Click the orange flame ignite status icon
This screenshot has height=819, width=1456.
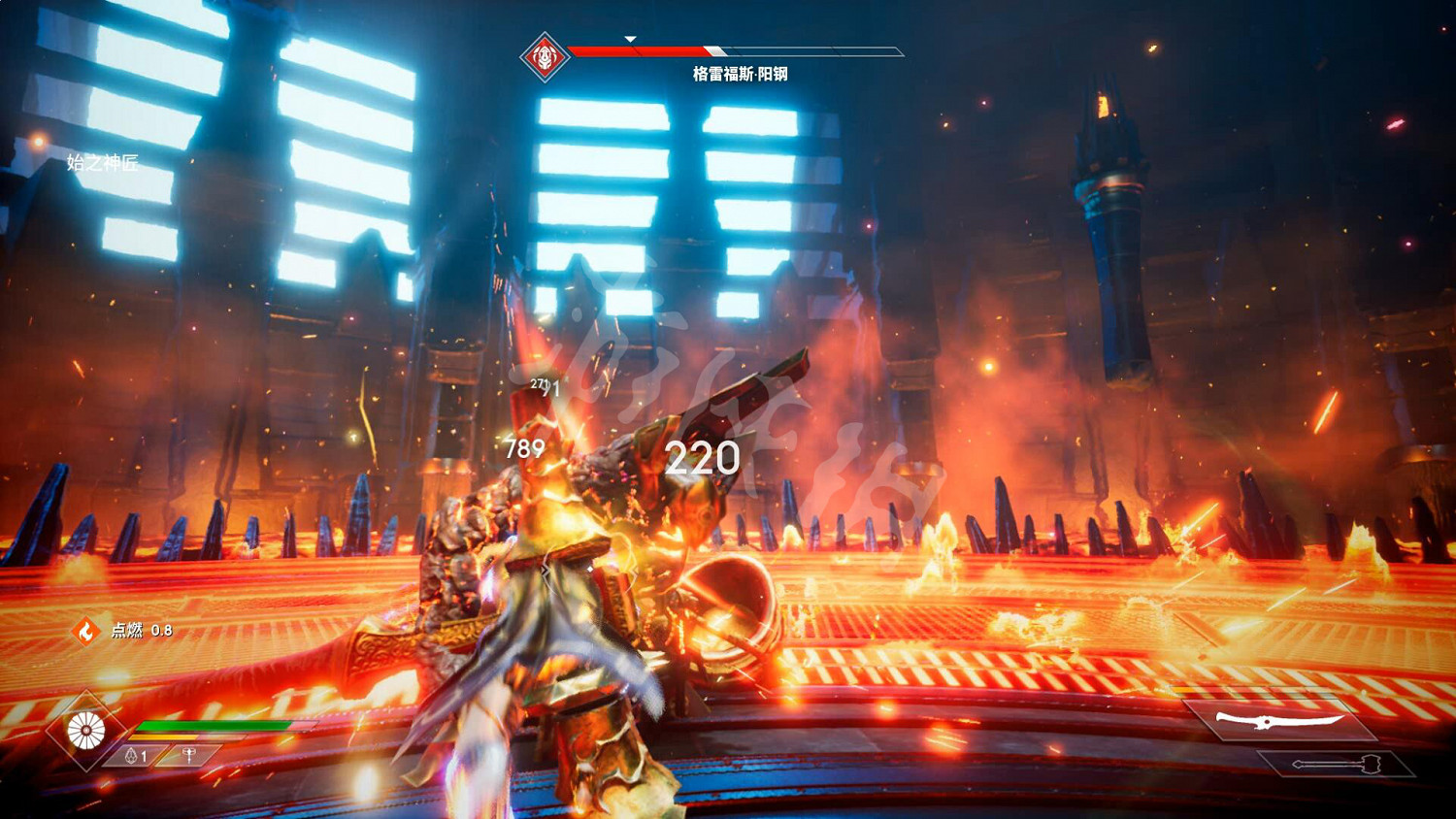pyautogui.click(x=86, y=632)
